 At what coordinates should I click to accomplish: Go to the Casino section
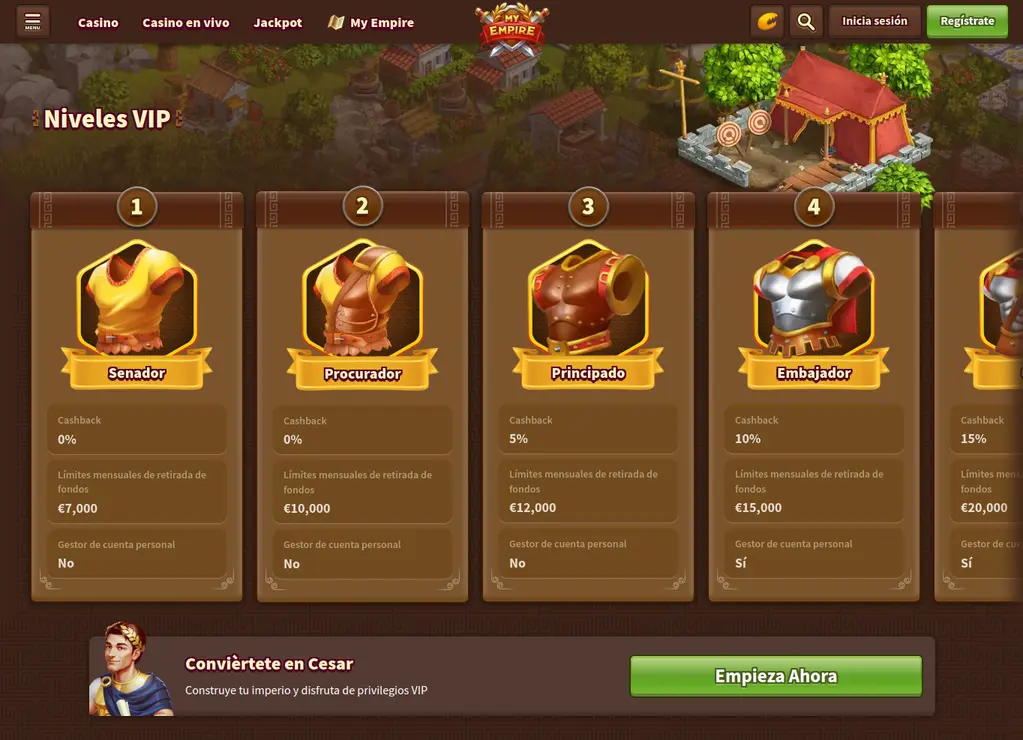(98, 23)
